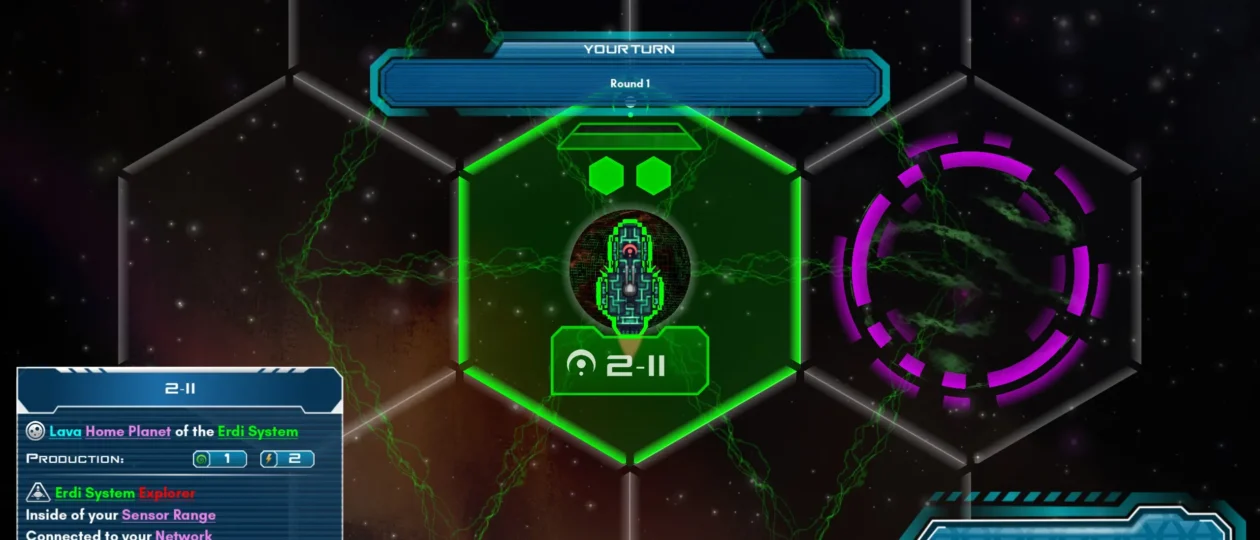Click the red Explorer keyword in the panel

pos(167,493)
